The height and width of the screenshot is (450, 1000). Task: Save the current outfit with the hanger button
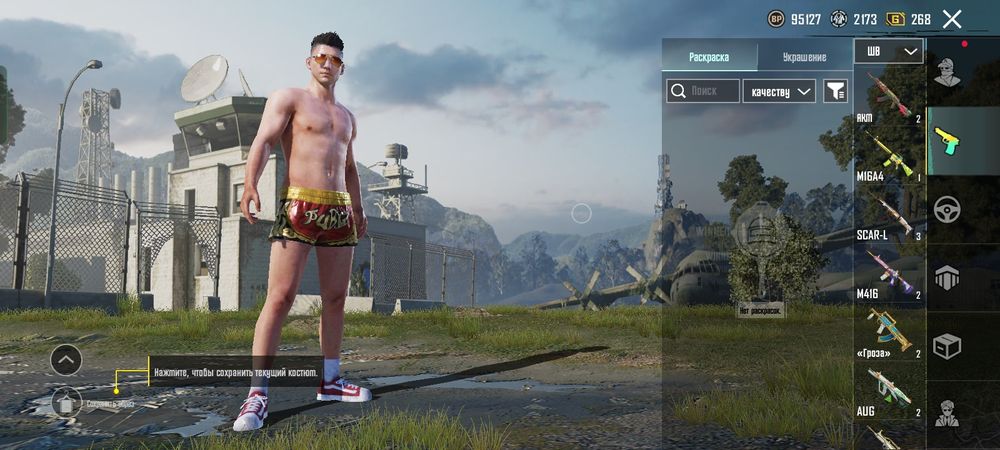66,403
